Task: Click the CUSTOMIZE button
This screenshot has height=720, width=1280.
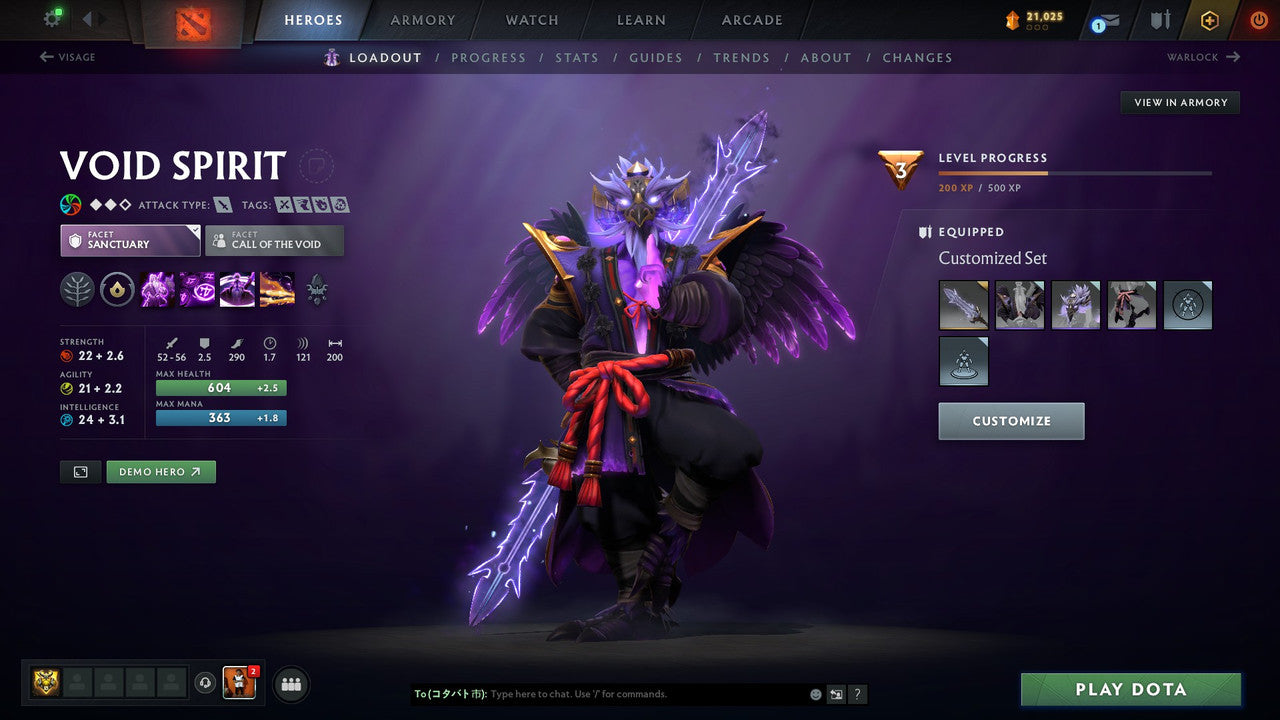Action: point(1011,421)
